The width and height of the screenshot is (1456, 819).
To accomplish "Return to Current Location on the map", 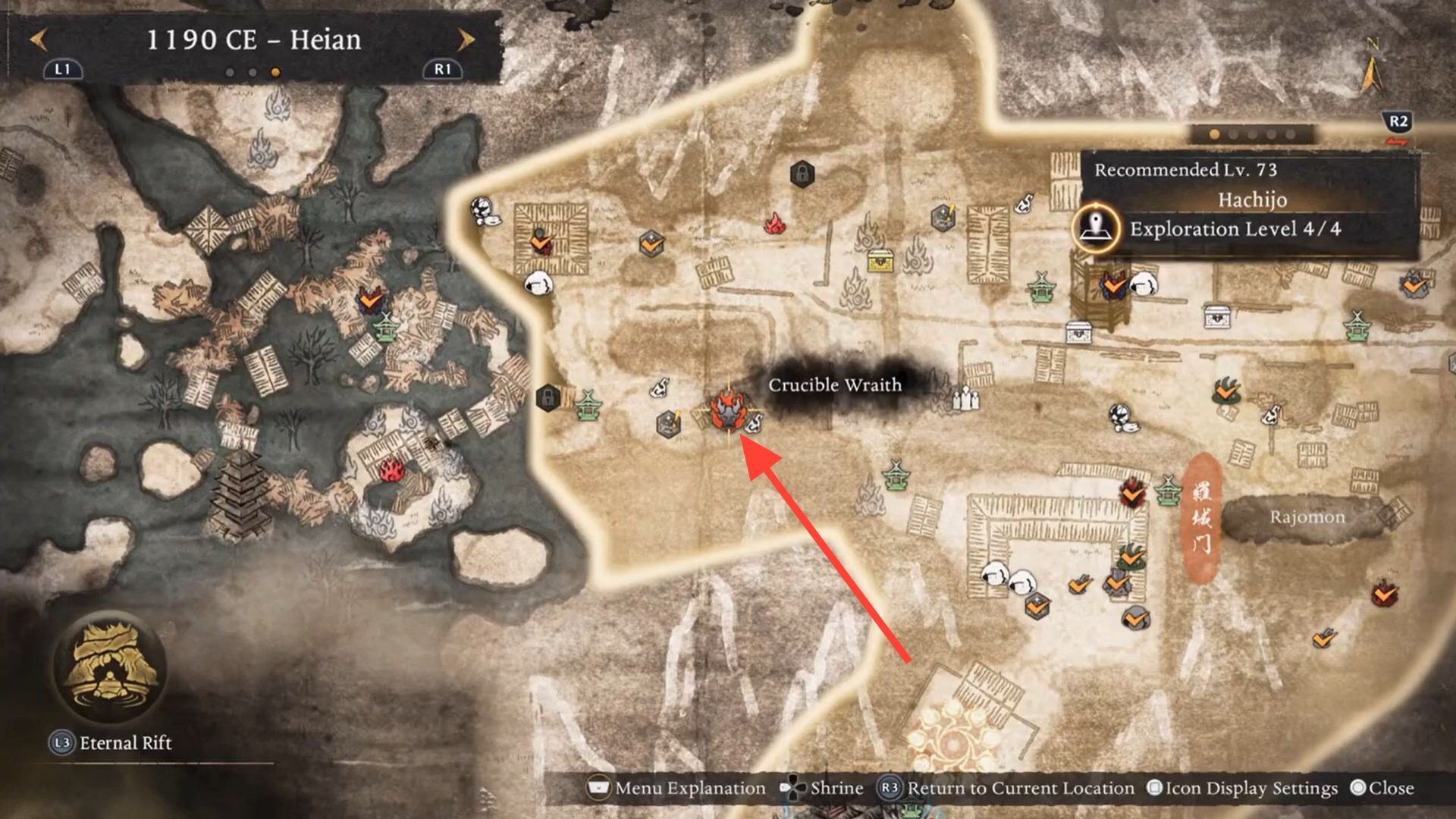I will click(1007, 789).
